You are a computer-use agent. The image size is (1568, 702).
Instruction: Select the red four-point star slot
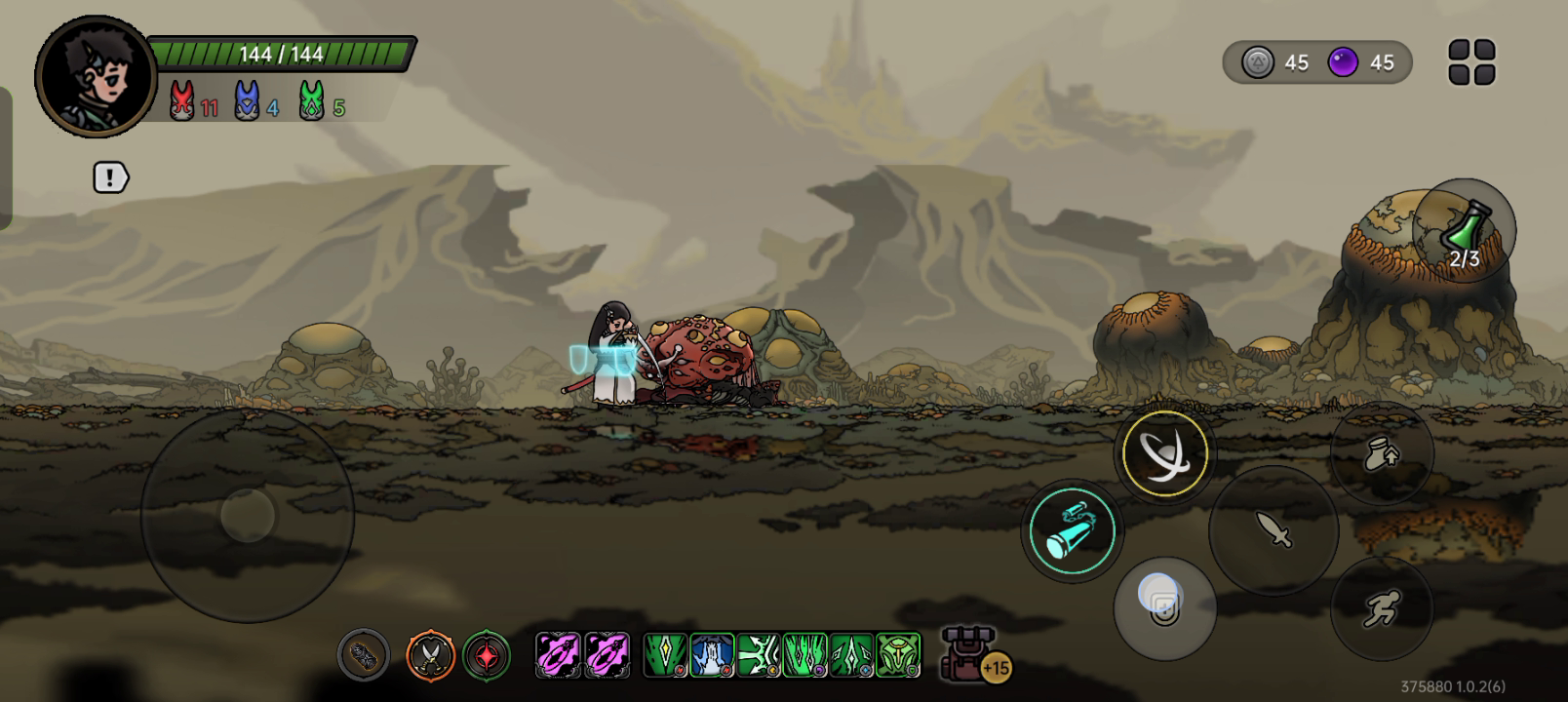click(487, 655)
